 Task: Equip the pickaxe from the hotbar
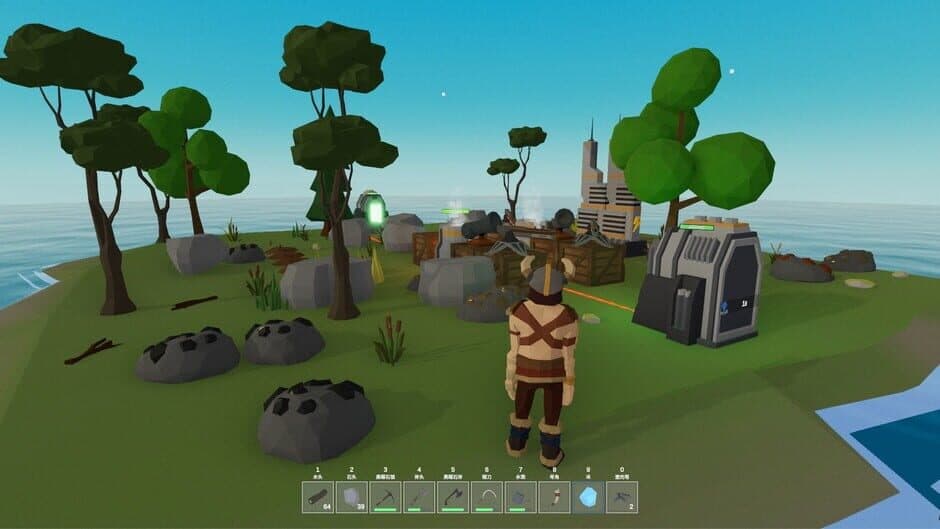click(x=386, y=497)
